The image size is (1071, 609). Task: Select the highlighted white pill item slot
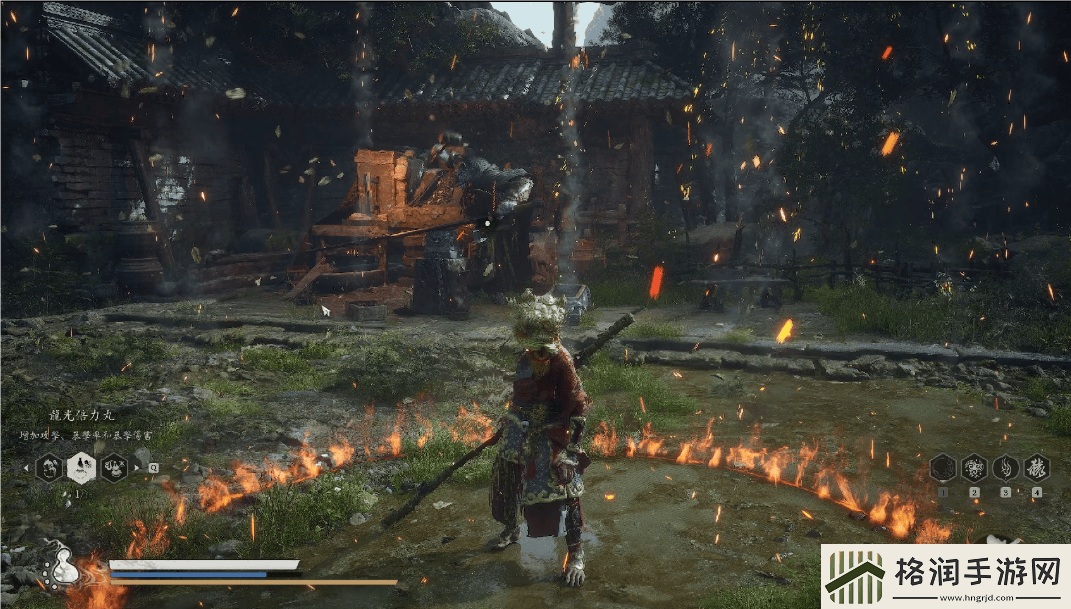tap(81, 466)
